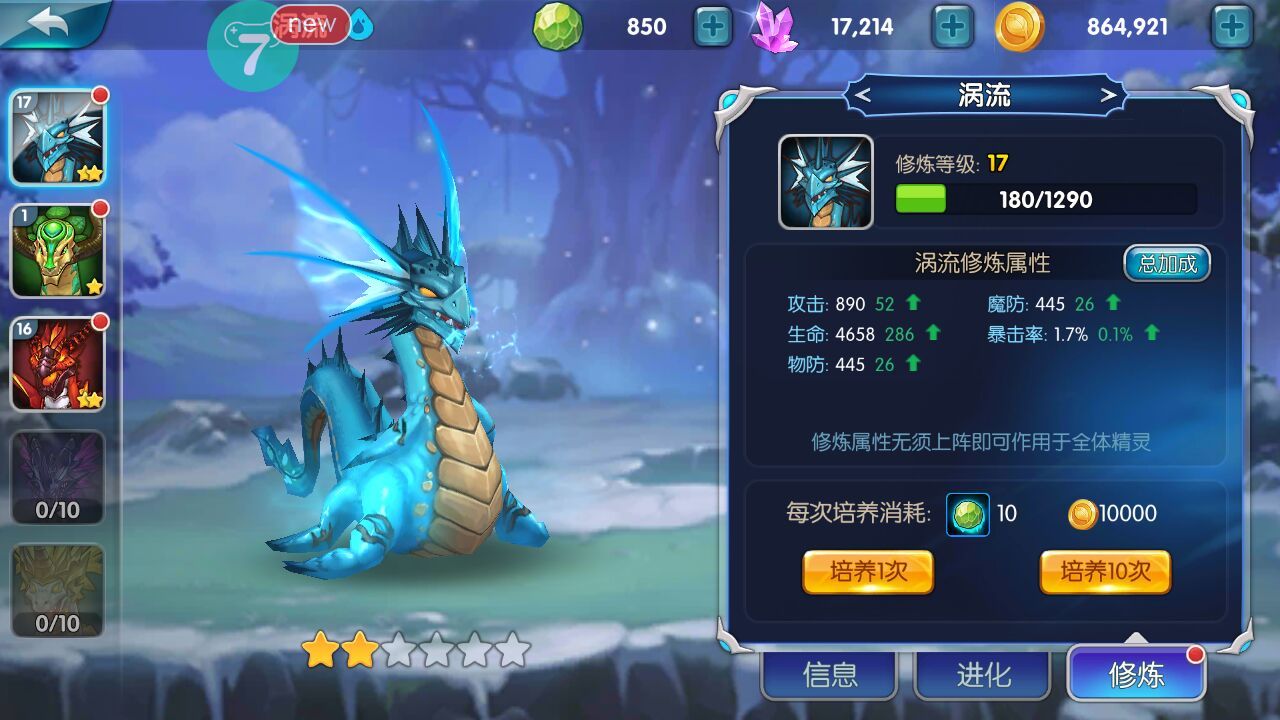Tap the plus button beside 864,921 coins
1280x720 pixels.
point(1231,27)
